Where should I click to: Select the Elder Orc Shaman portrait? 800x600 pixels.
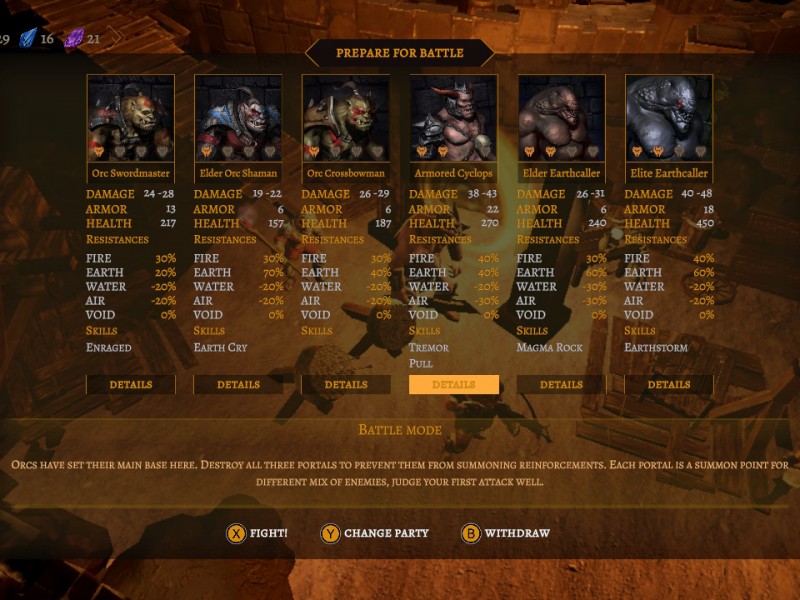click(x=238, y=118)
